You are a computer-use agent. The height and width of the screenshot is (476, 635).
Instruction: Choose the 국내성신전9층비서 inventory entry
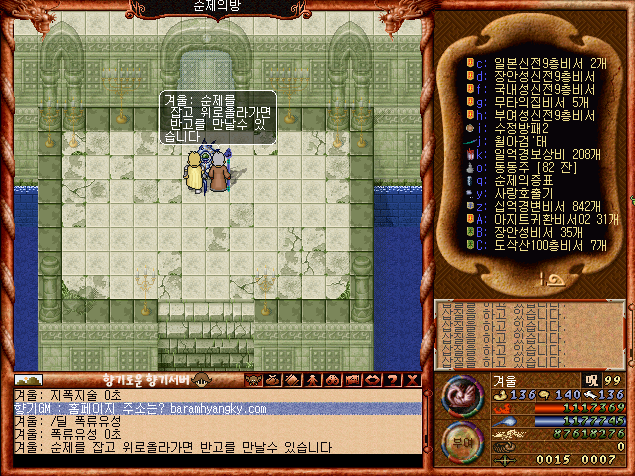(x=530, y=88)
